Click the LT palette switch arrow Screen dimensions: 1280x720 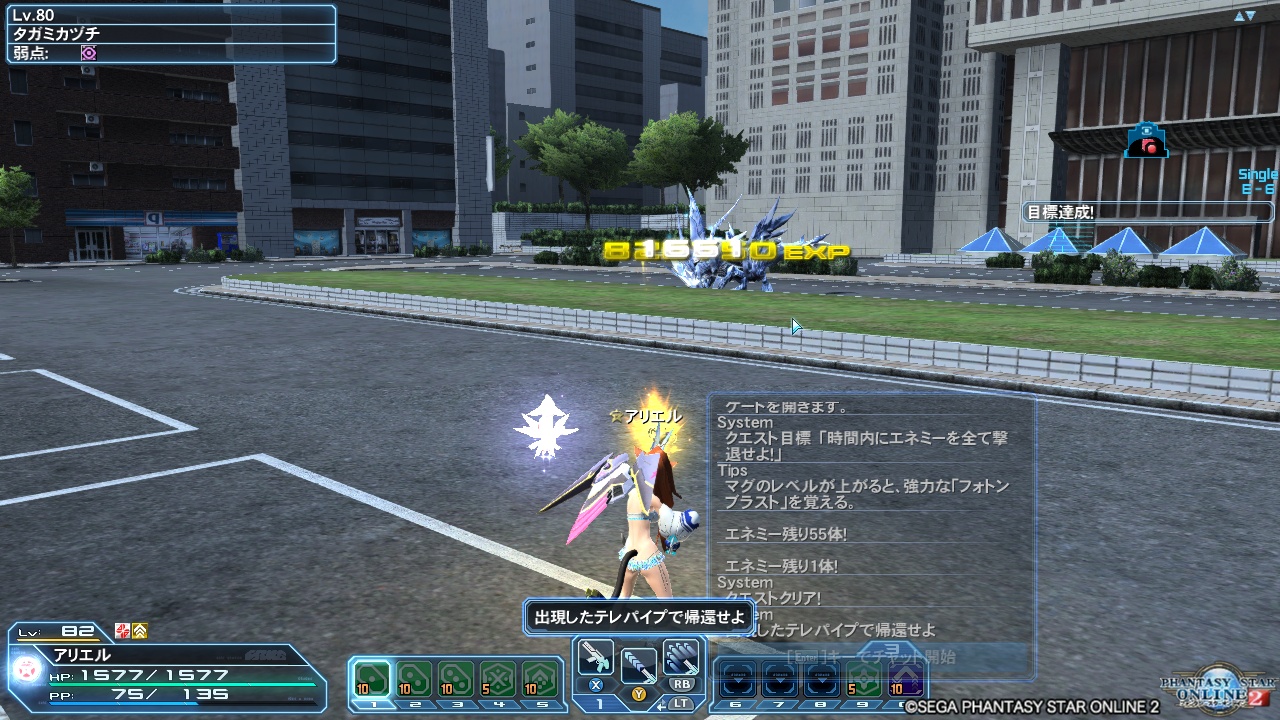660,703
